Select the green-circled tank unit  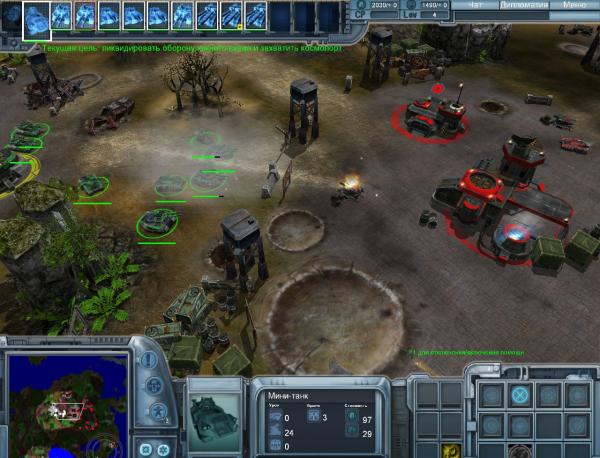(156, 221)
